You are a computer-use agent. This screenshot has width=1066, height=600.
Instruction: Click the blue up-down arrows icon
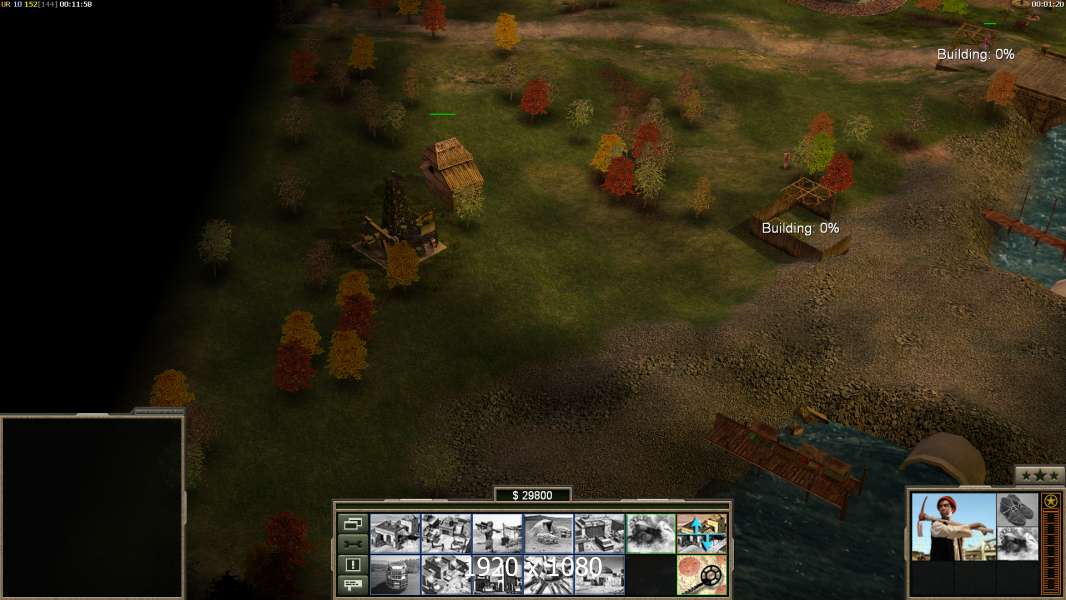702,534
